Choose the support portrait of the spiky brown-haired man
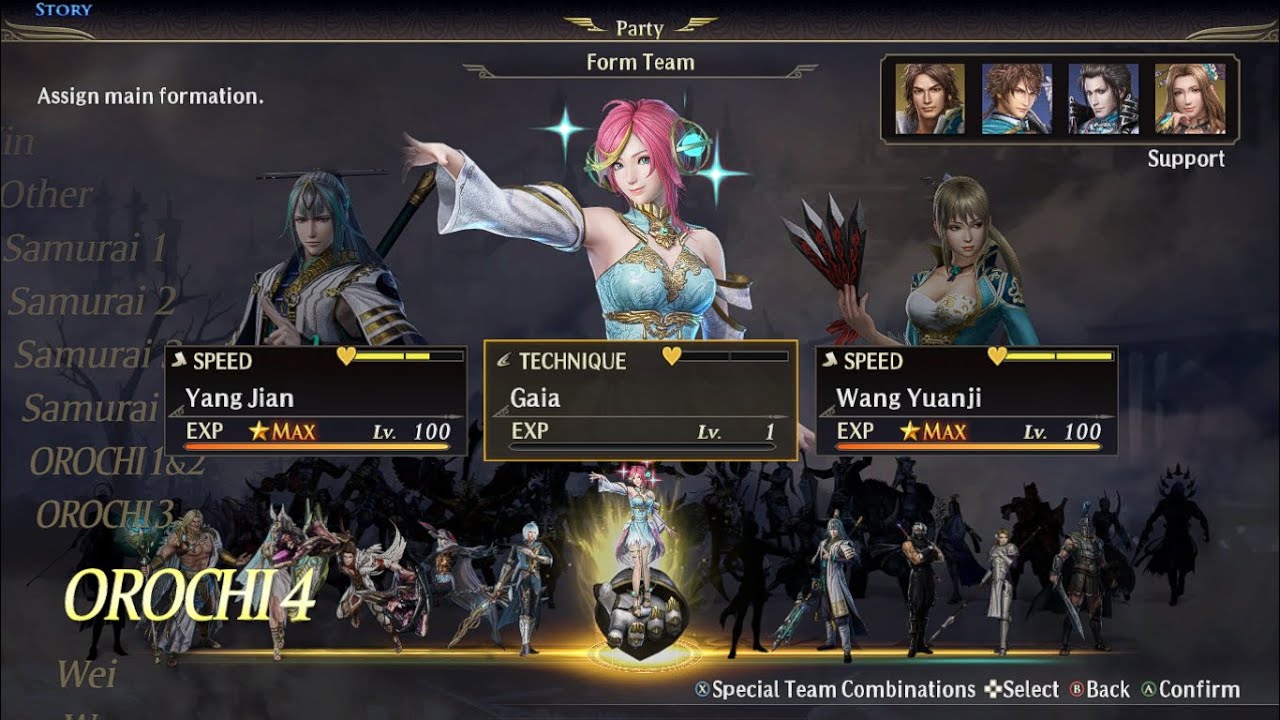1280x720 pixels. (x=1016, y=99)
